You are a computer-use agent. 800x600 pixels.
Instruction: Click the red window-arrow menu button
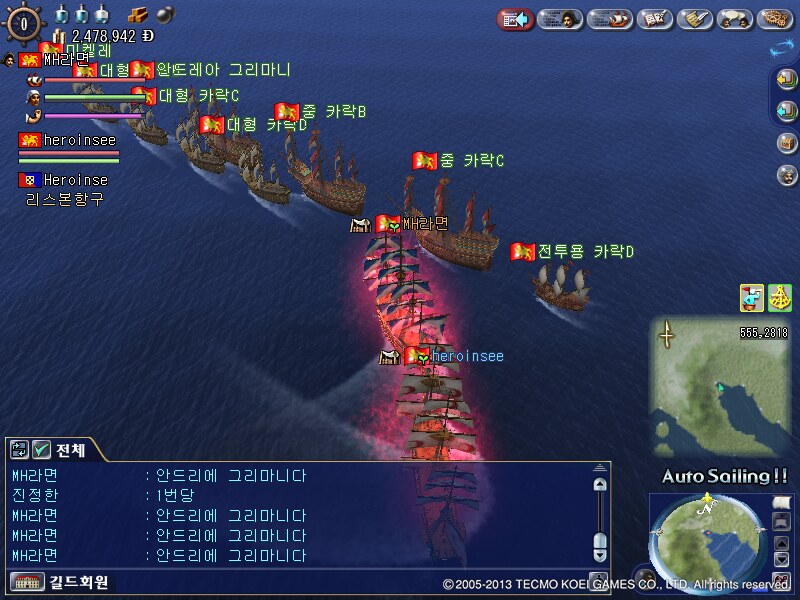(515, 18)
